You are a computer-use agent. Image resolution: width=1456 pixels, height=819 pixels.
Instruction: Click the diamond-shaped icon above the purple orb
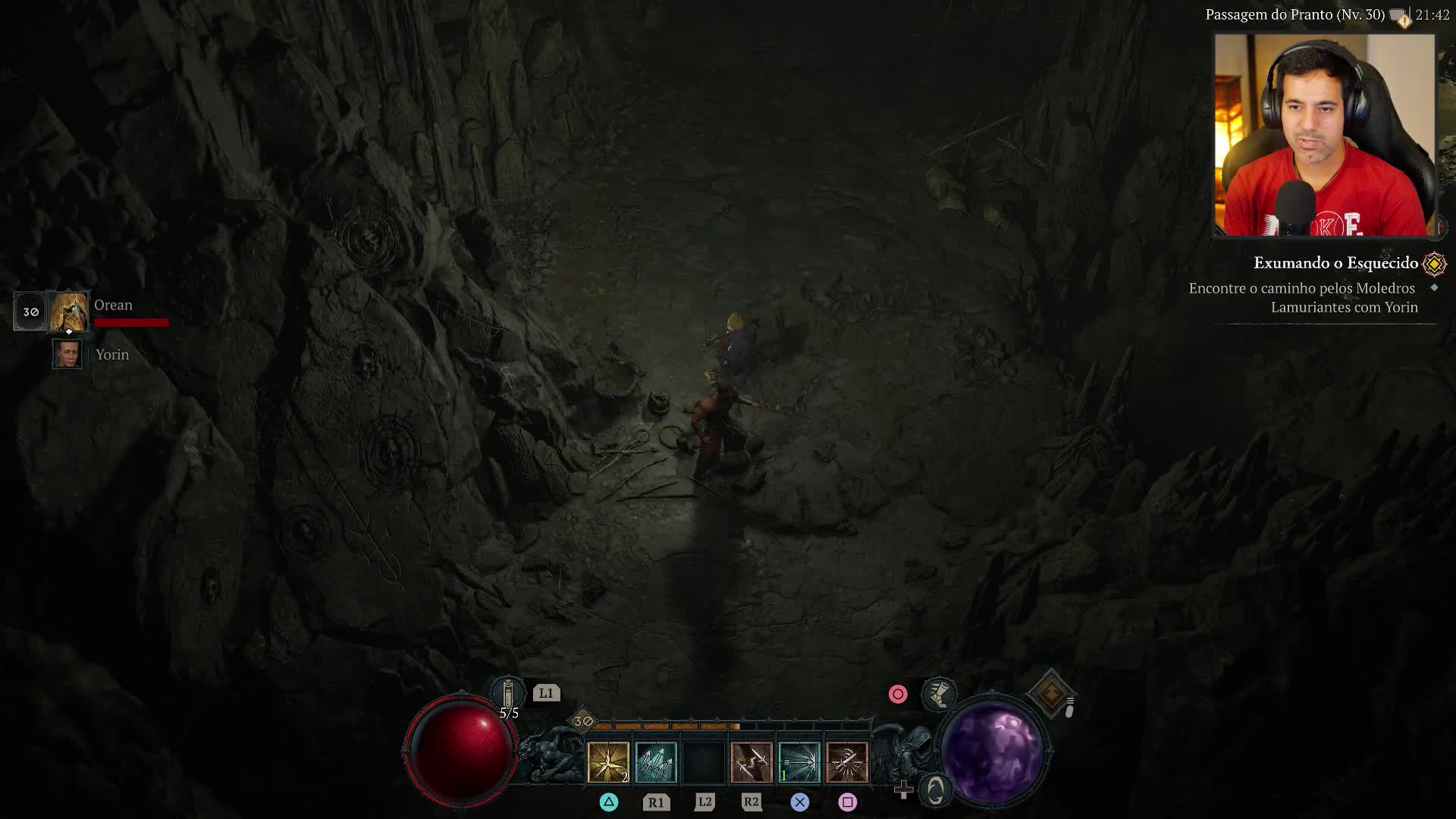(1051, 693)
